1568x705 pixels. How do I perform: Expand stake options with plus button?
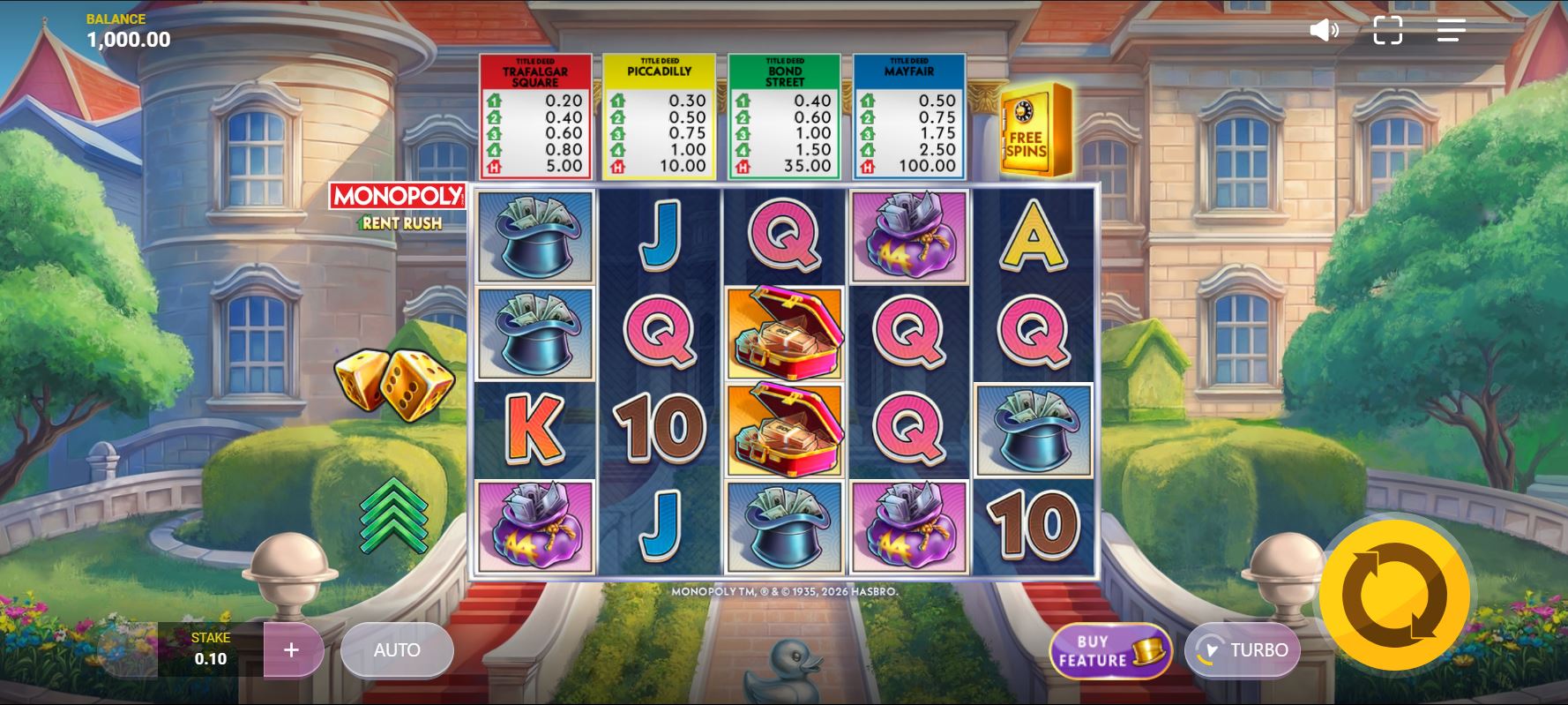[291, 650]
